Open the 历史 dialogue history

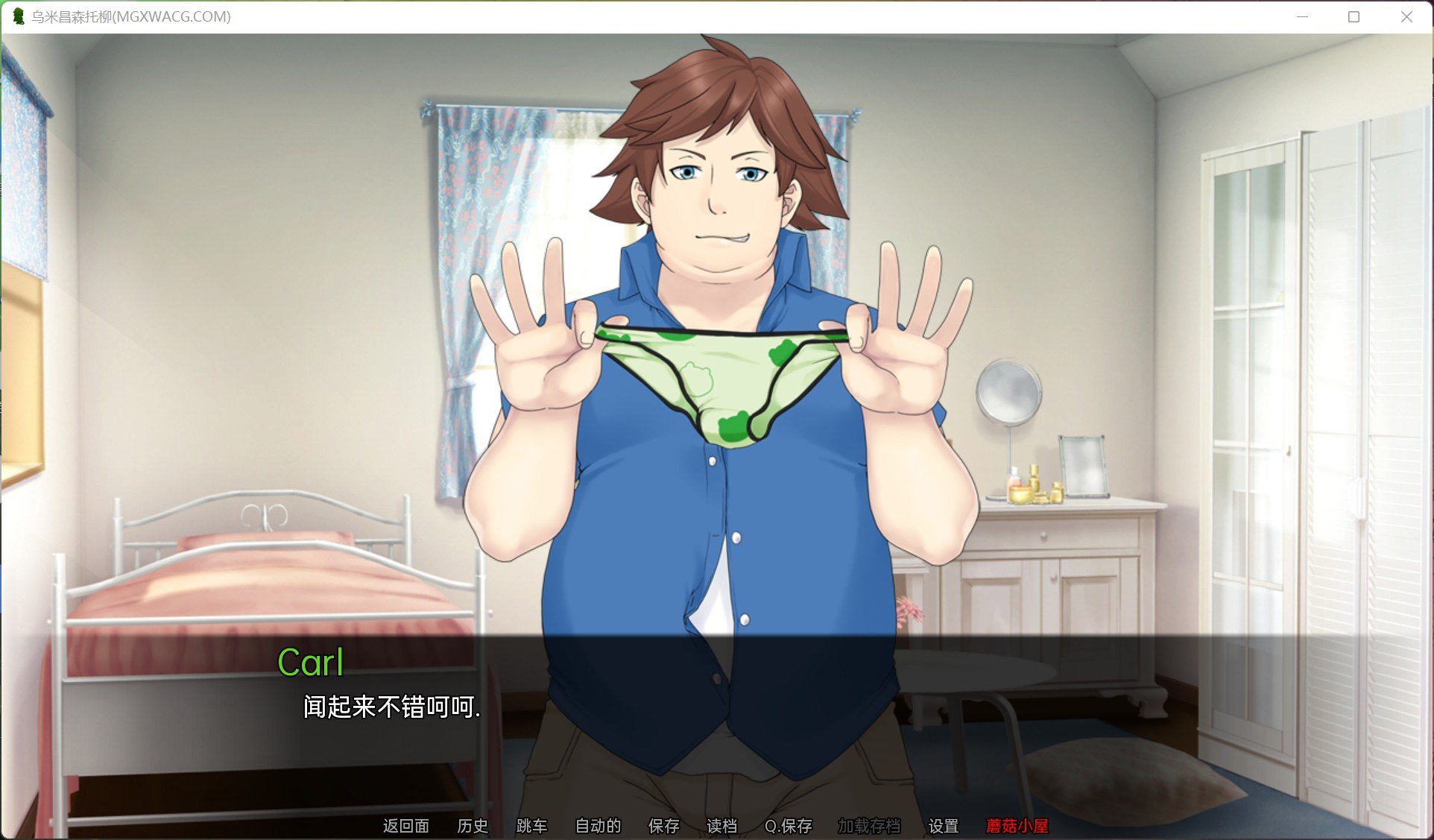point(472,826)
